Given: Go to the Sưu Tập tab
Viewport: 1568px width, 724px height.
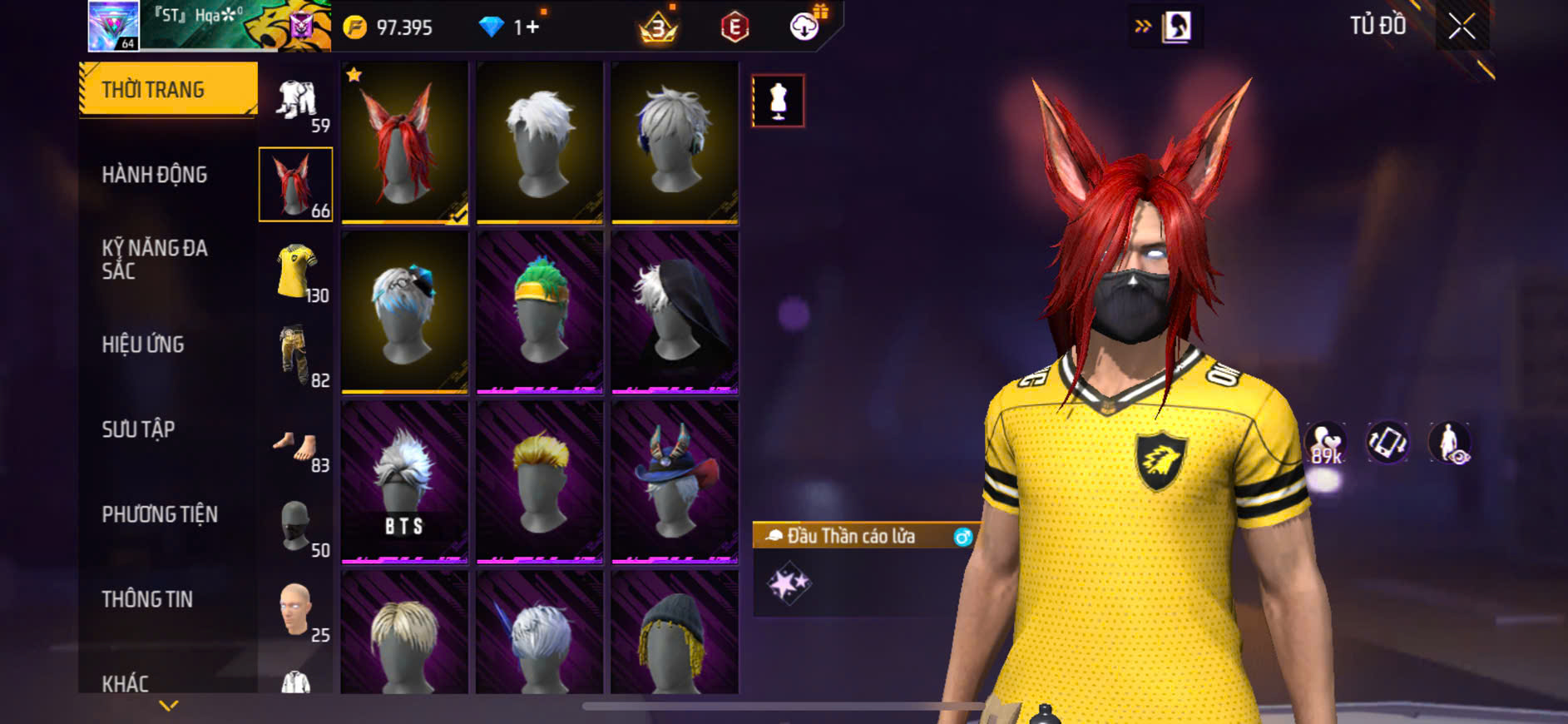Looking at the screenshot, I should tap(138, 429).
